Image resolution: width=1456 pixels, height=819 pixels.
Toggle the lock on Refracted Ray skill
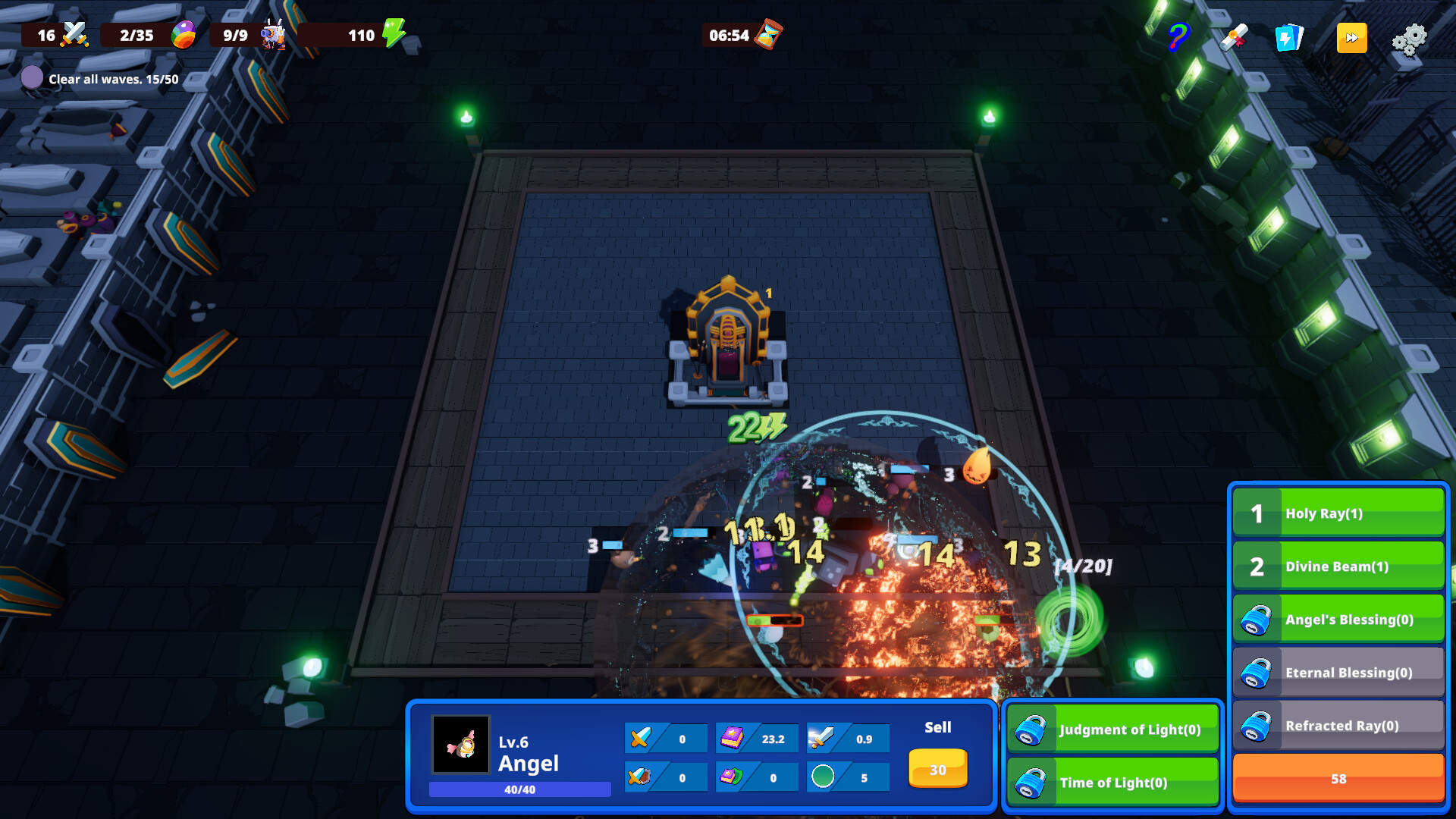[x=1258, y=725]
